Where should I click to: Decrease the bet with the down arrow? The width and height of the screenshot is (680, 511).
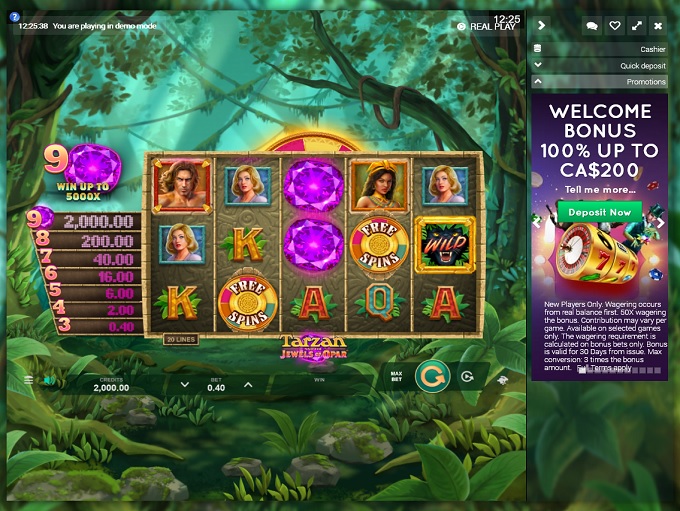(x=184, y=384)
